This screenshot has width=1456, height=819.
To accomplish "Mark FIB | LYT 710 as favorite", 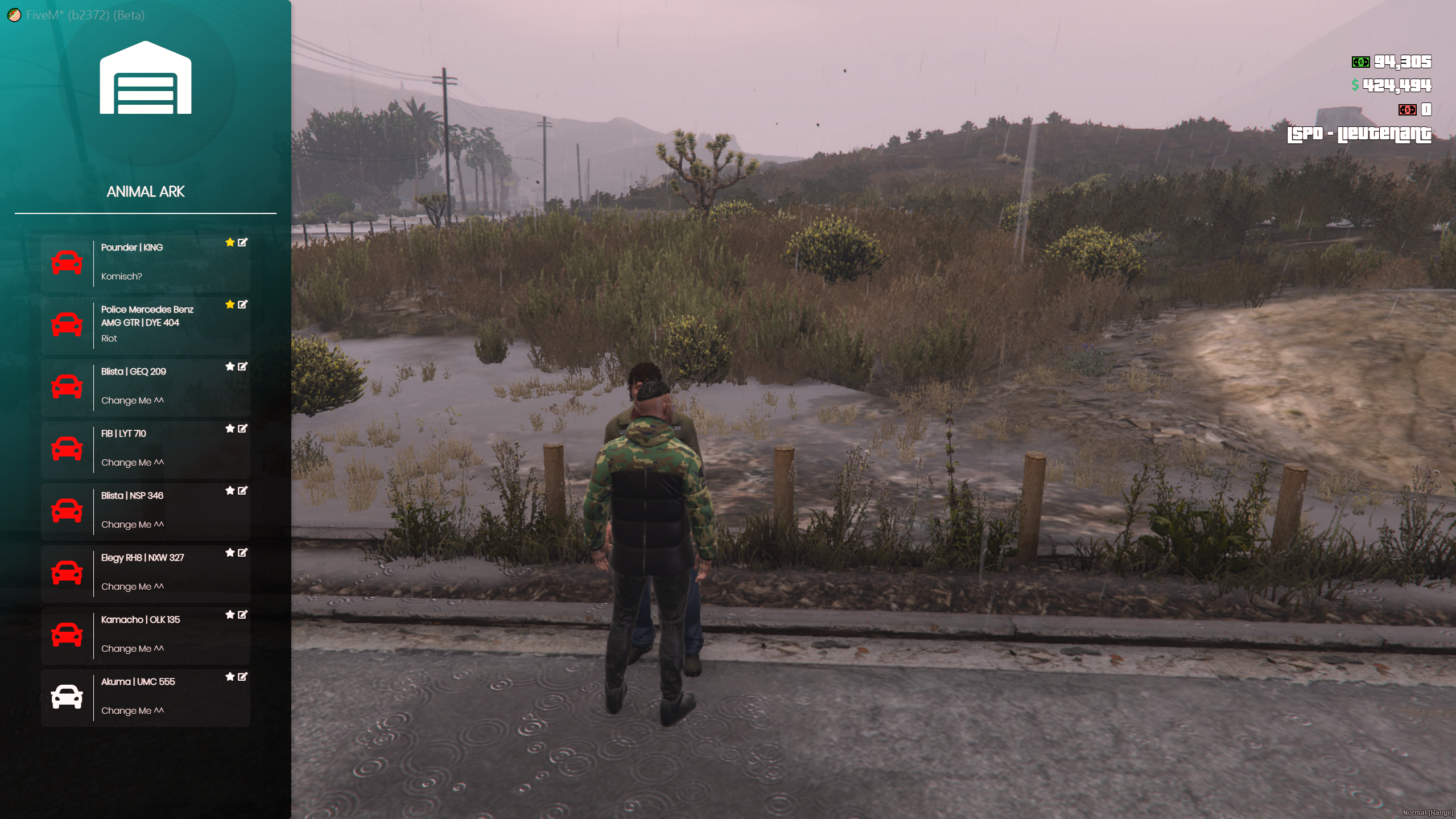I will pos(230,429).
